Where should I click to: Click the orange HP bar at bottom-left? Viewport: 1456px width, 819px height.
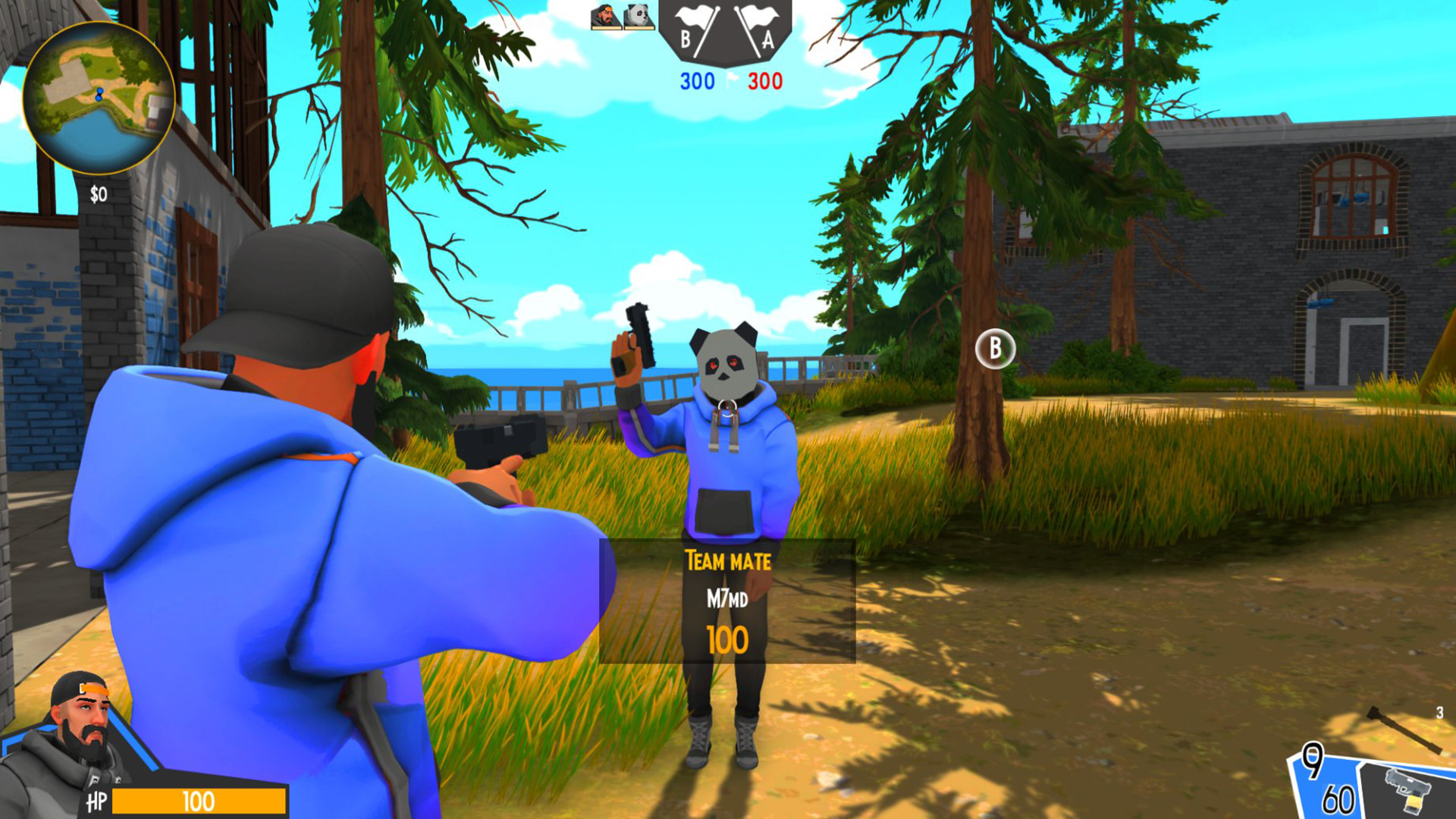[x=201, y=800]
